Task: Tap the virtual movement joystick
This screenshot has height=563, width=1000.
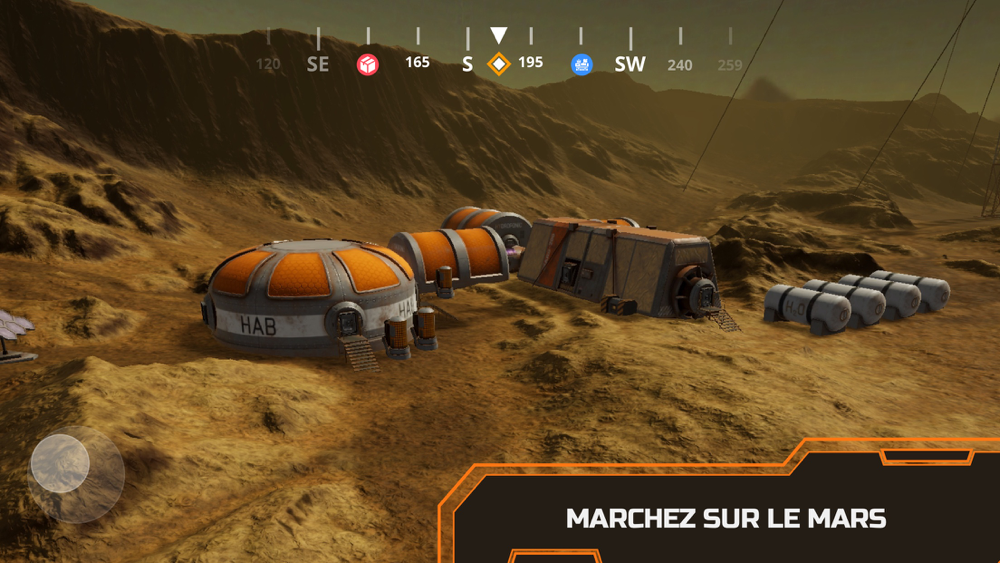Action: point(61,463)
